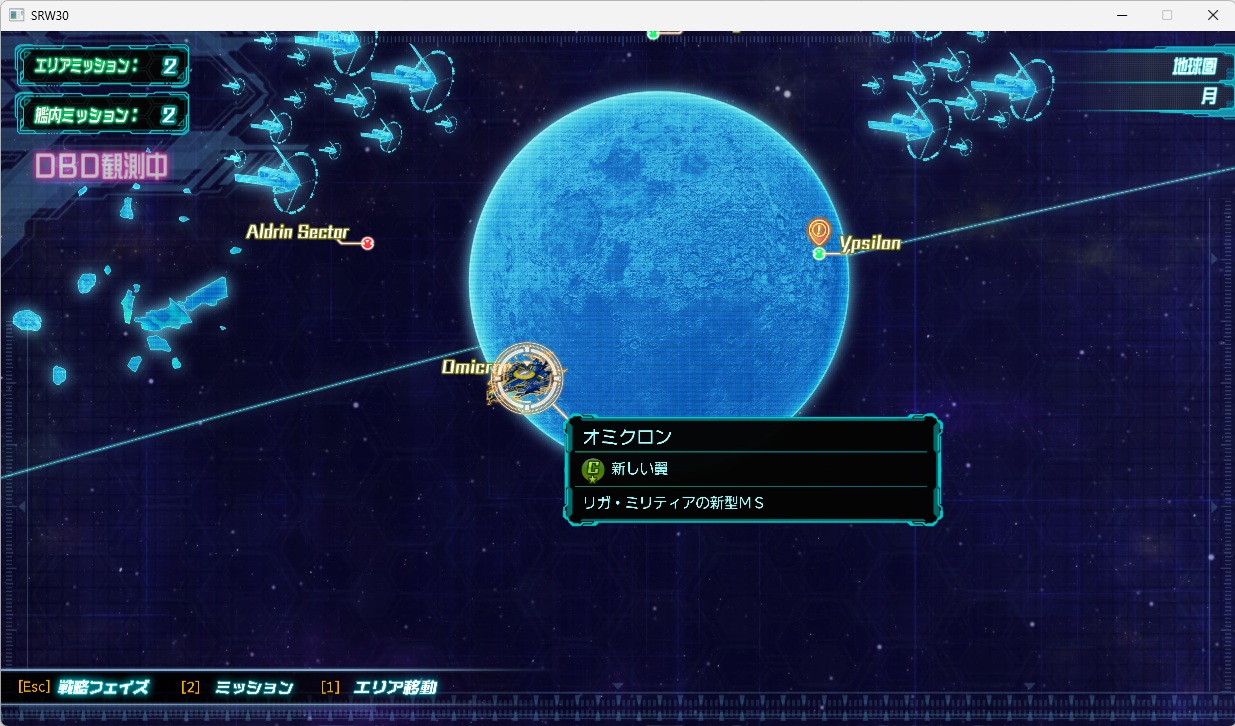This screenshot has height=726, width=1235.
Task: Close the SRW30 game window
Action: coord(1211,15)
